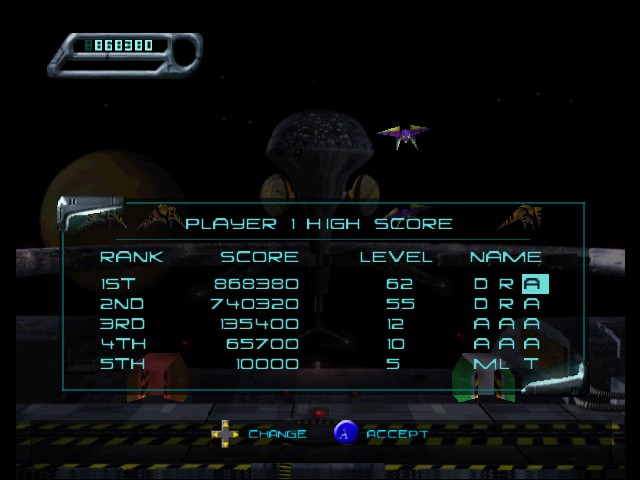Select the middle initial R in the 1st-place name

tap(506, 284)
